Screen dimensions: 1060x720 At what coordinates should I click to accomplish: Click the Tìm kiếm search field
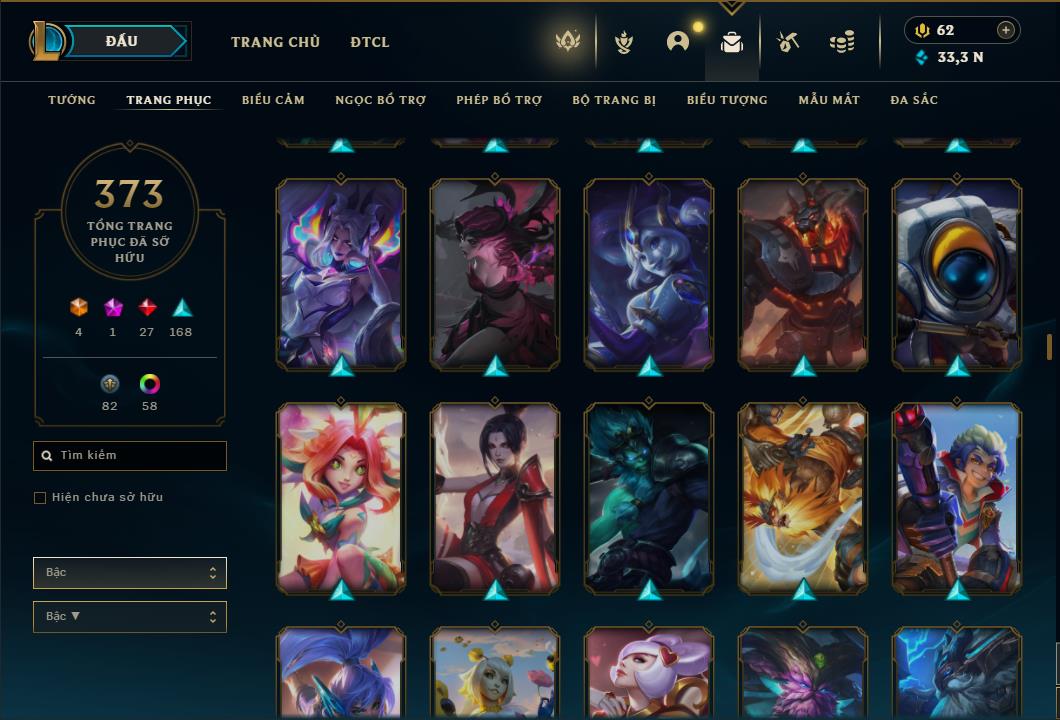click(x=130, y=456)
